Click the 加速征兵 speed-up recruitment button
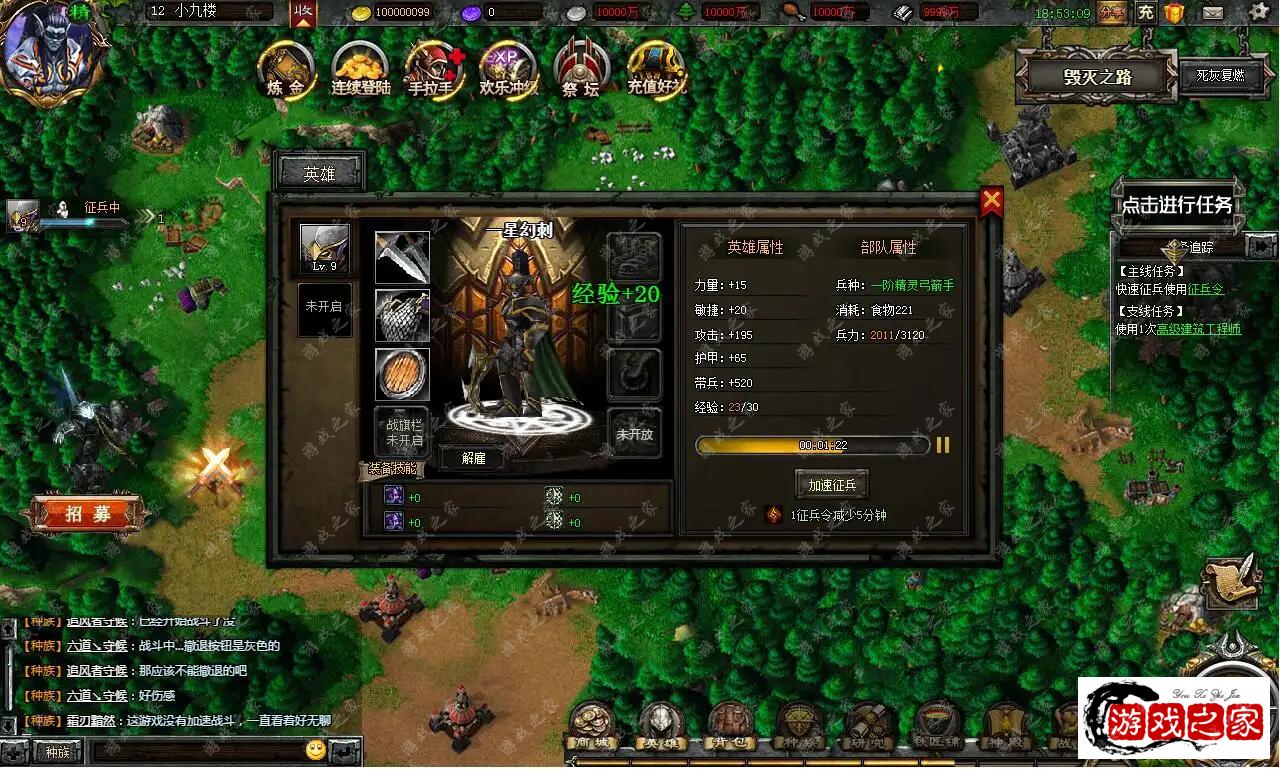Screen dimensions: 1280x769 [831, 485]
